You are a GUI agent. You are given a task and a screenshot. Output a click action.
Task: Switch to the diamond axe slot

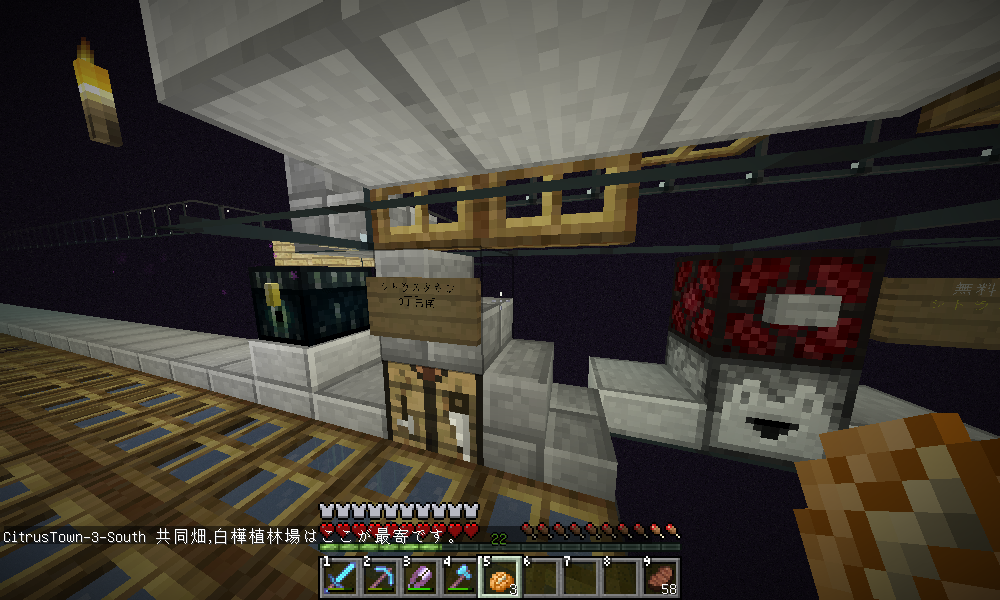(x=459, y=577)
